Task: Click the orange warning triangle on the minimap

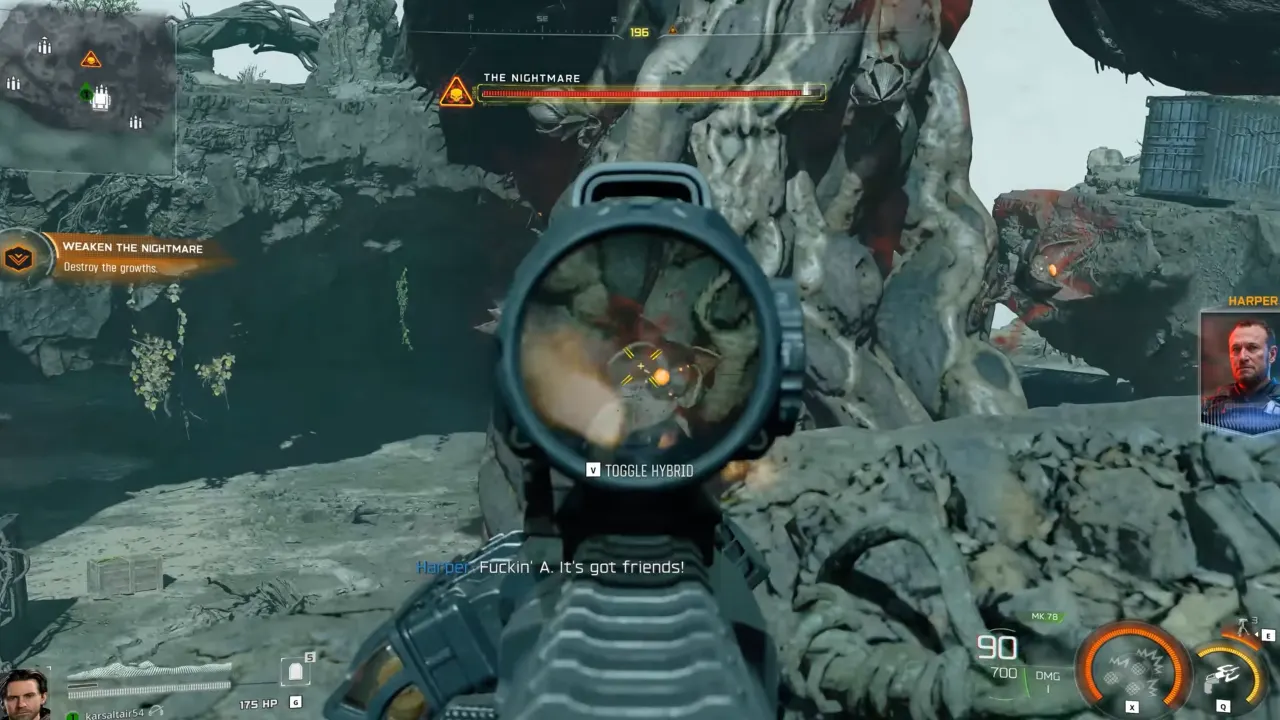Action: tap(92, 60)
